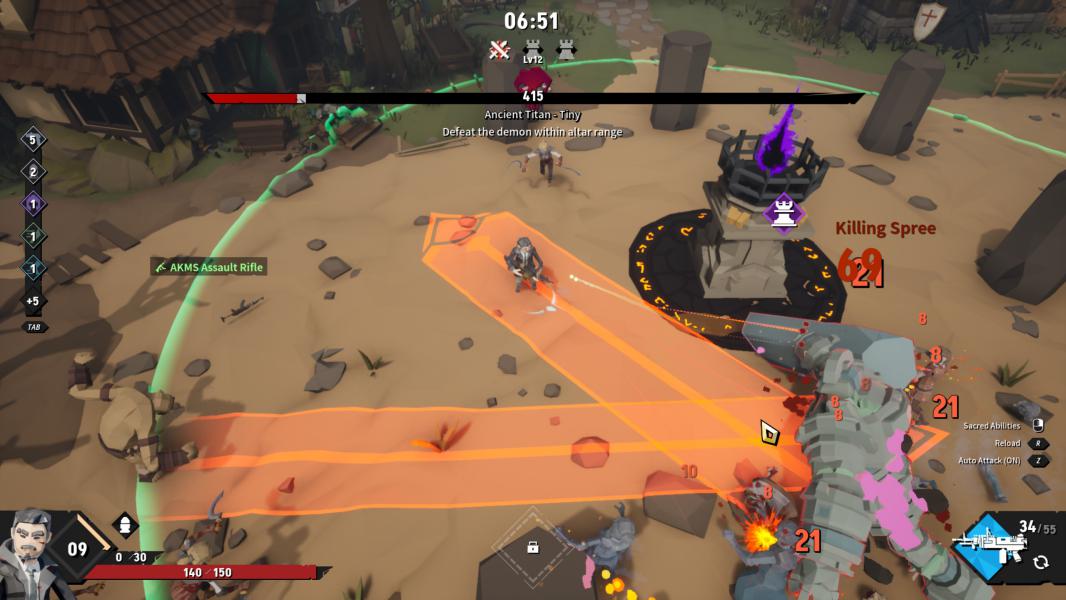This screenshot has height=600, width=1066.
Task: Click the weapon swap arrows icon
Action: coord(1040,562)
